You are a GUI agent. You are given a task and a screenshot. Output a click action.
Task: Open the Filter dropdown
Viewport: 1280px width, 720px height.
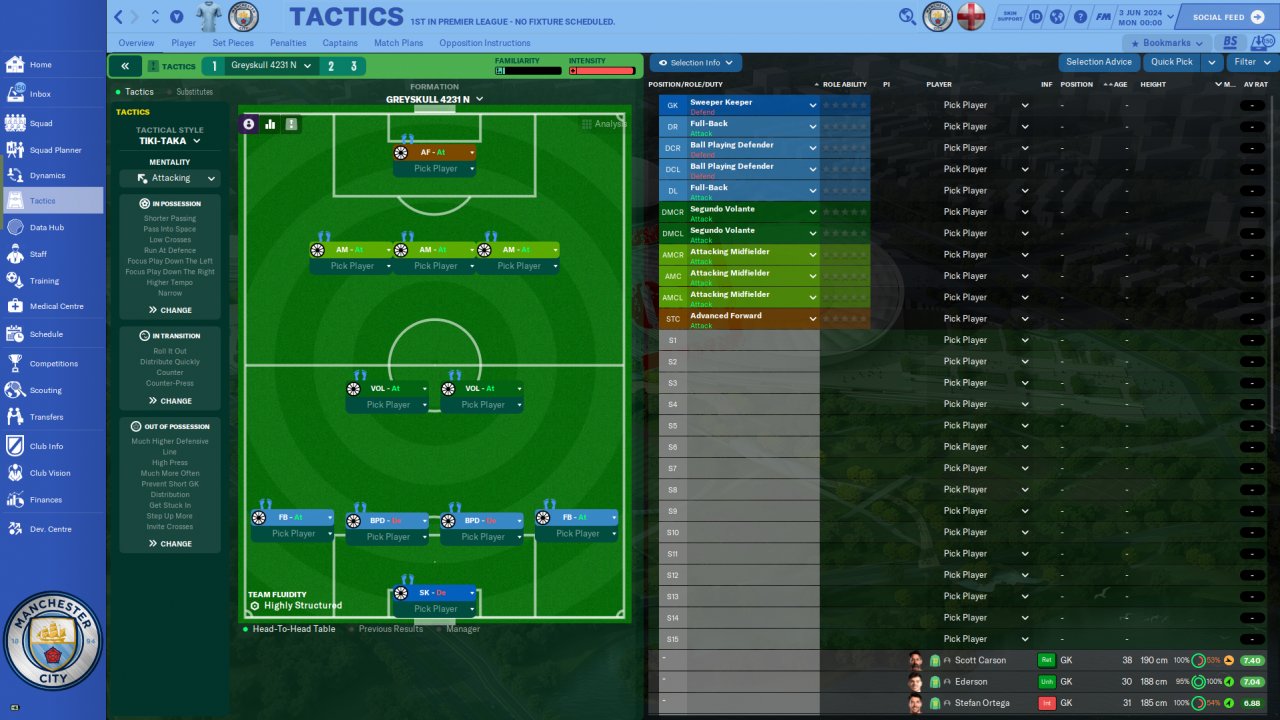tap(1250, 62)
